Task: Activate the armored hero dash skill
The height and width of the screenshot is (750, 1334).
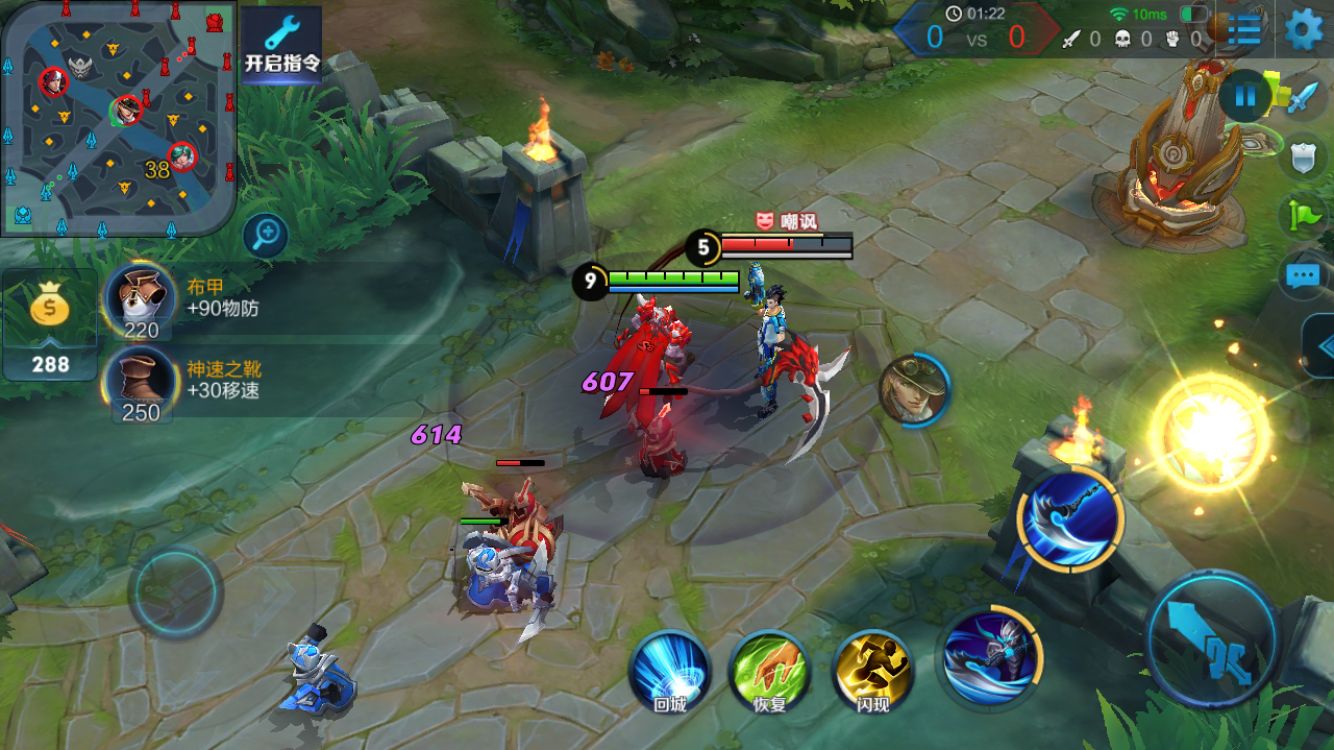Action: [991, 656]
